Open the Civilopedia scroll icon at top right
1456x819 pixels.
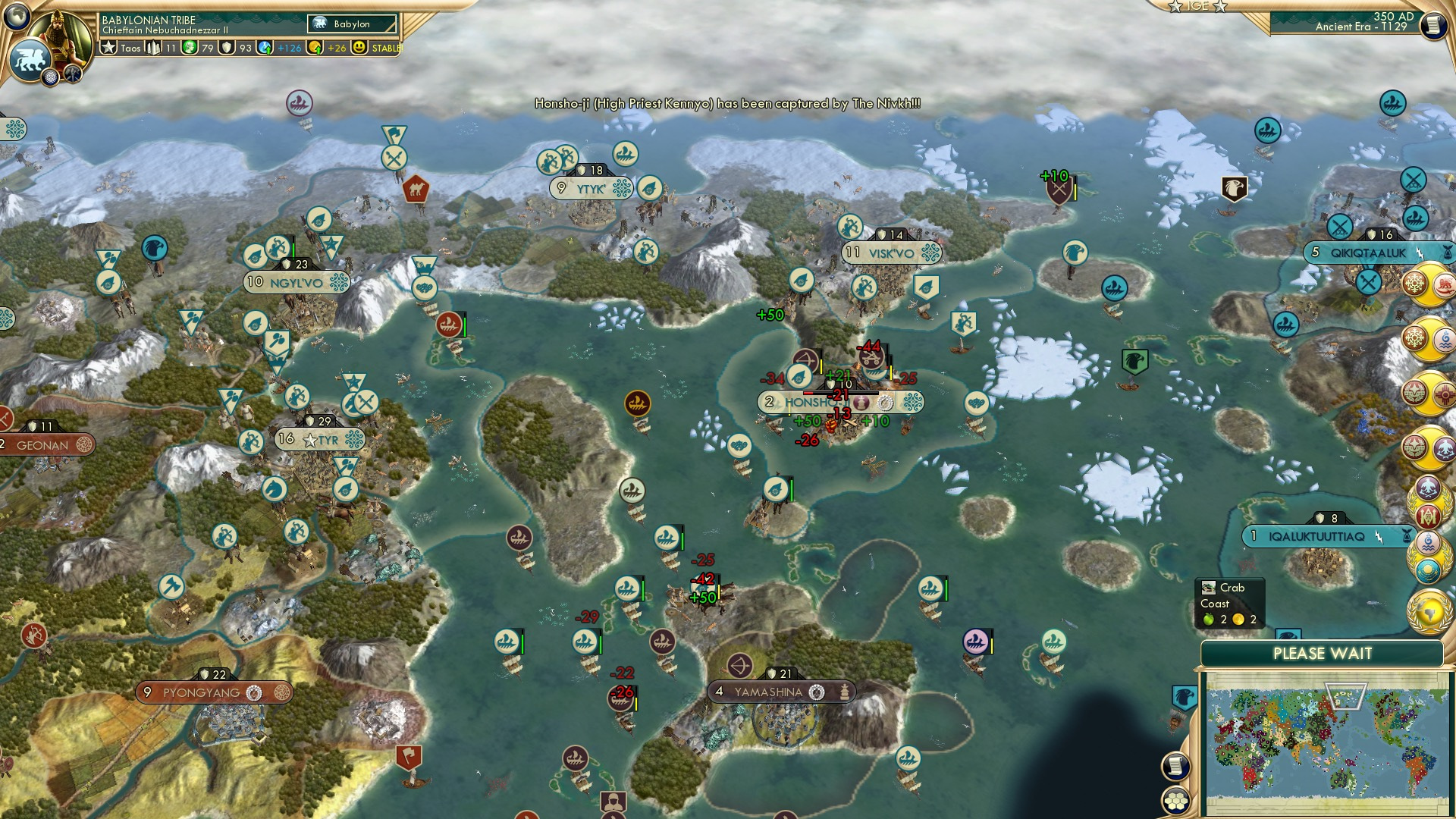tap(1435, 25)
